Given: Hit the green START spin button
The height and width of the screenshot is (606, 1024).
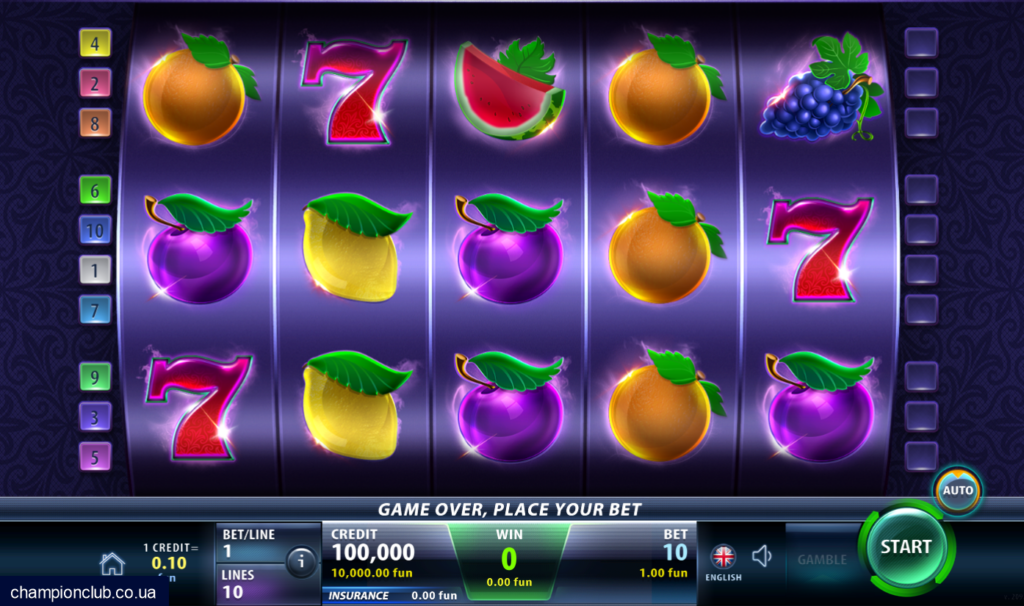Looking at the screenshot, I should (x=905, y=548).
